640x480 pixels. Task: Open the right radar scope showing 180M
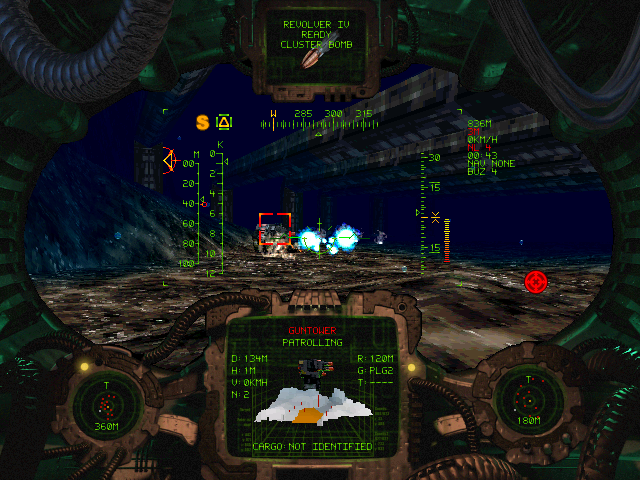tap(530, 403)
